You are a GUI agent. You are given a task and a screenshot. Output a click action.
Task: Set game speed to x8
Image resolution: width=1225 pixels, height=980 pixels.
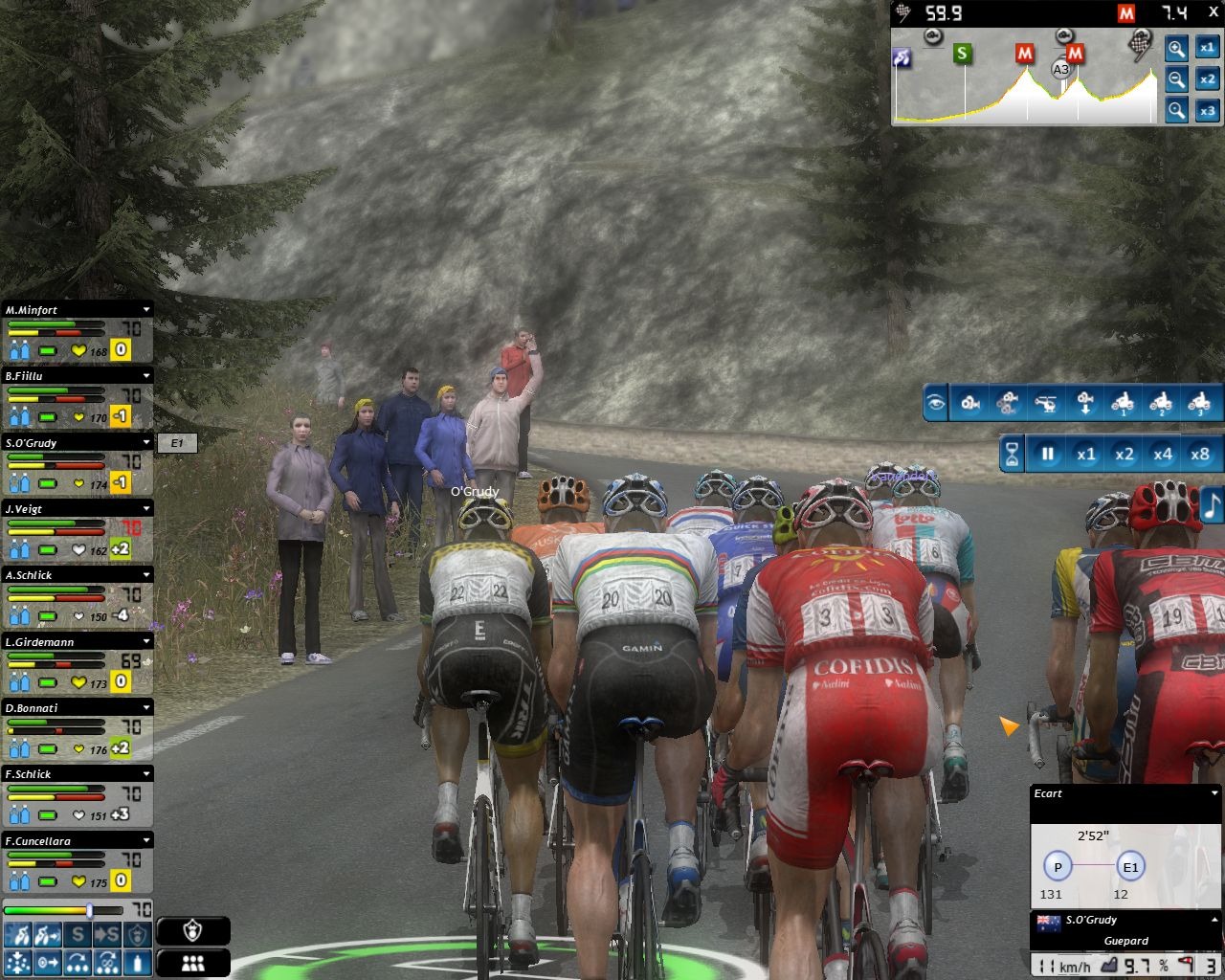pyautogui.click(x=1200, y=455)
